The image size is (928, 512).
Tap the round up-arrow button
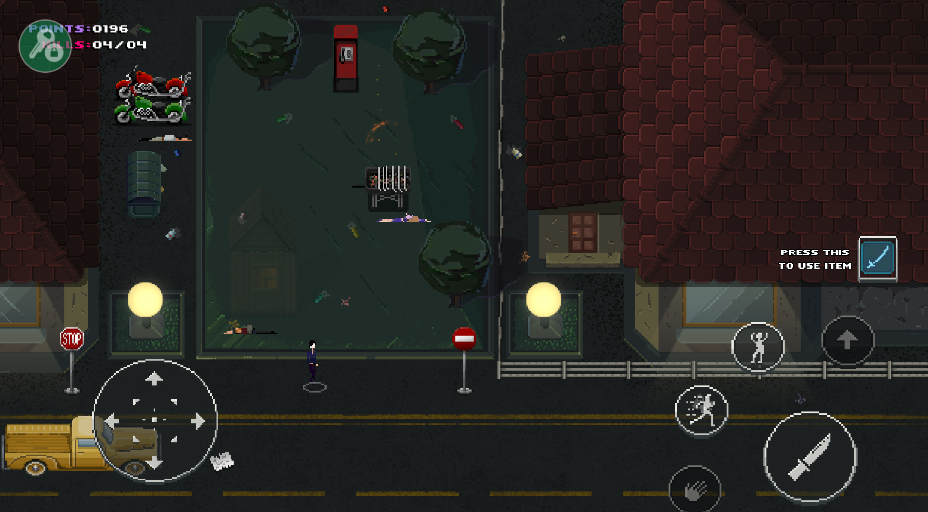[847, 341]
